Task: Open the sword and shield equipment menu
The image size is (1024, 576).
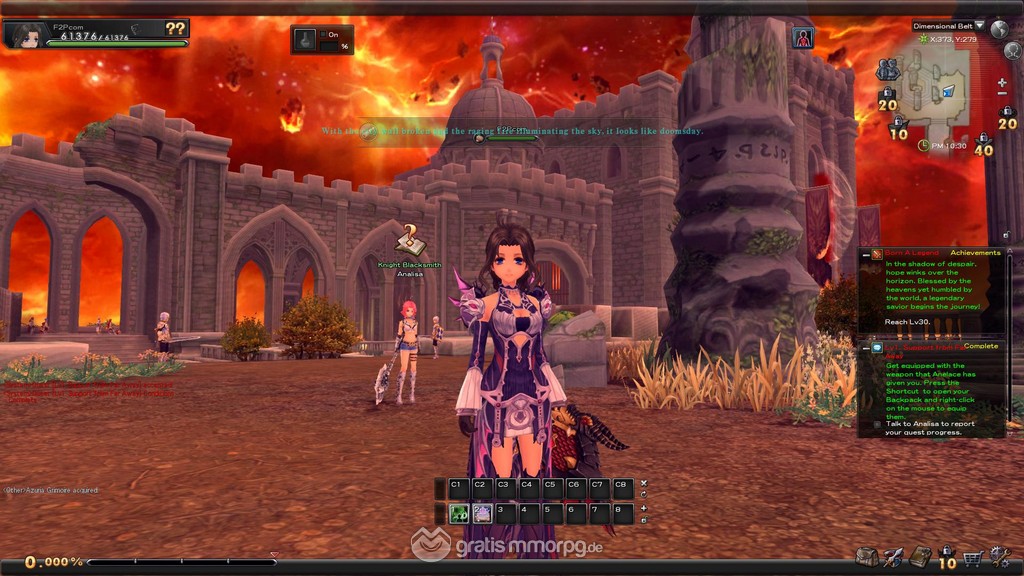Action: (x=893, y=558)
